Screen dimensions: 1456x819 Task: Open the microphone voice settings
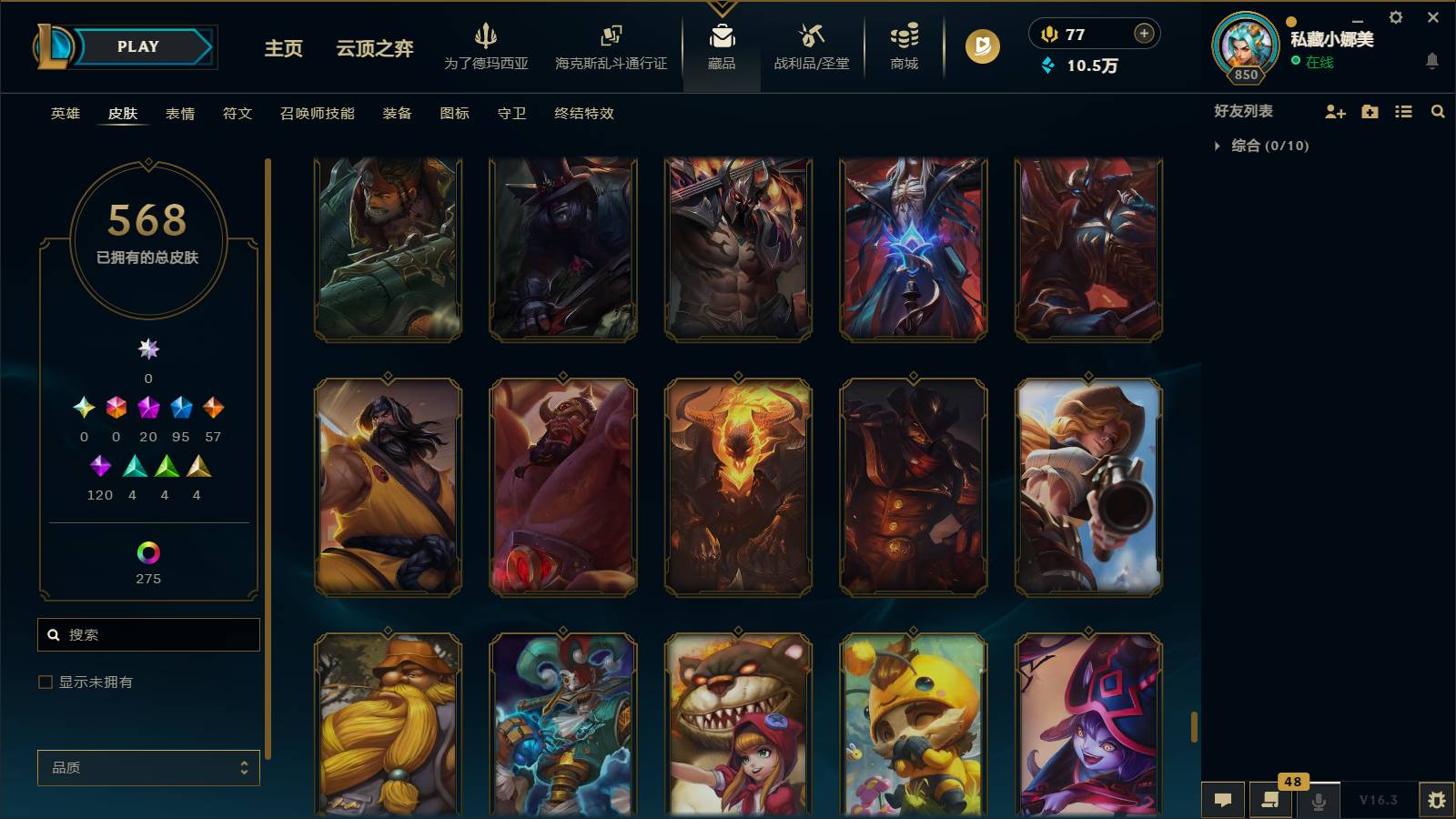tap(1318, 801)
